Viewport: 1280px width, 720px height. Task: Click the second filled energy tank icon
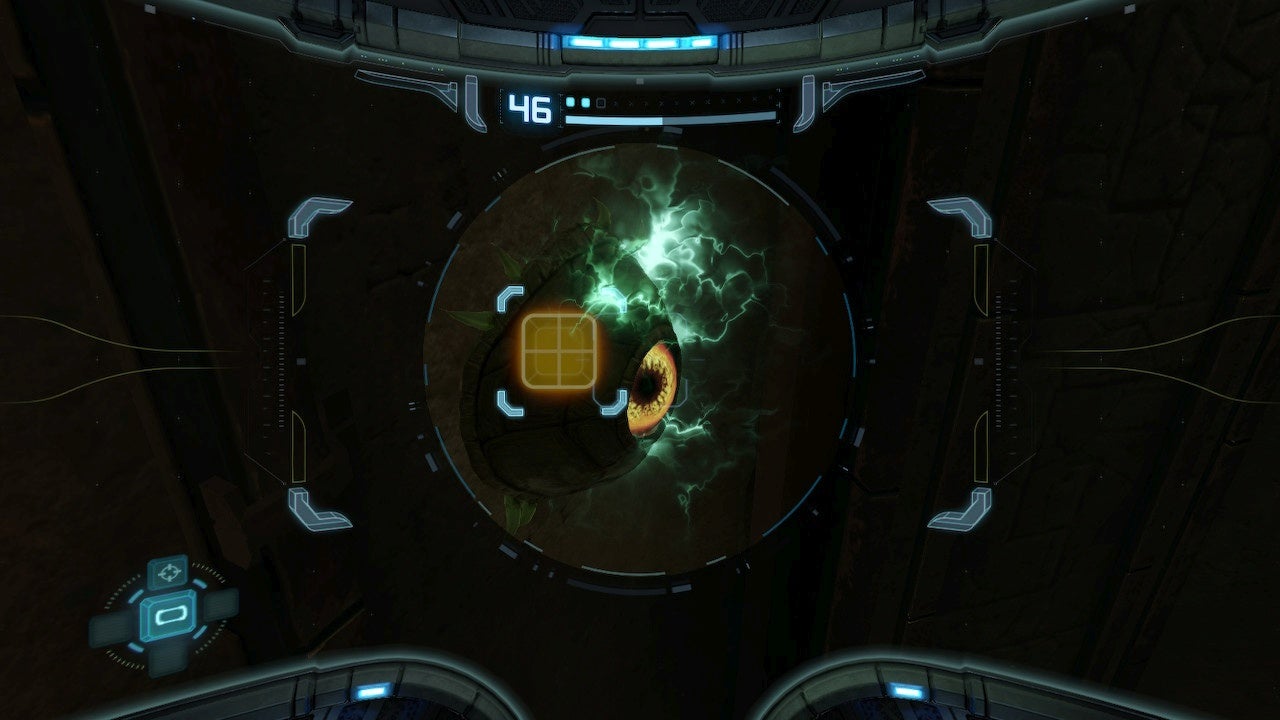tap(584, 102)
